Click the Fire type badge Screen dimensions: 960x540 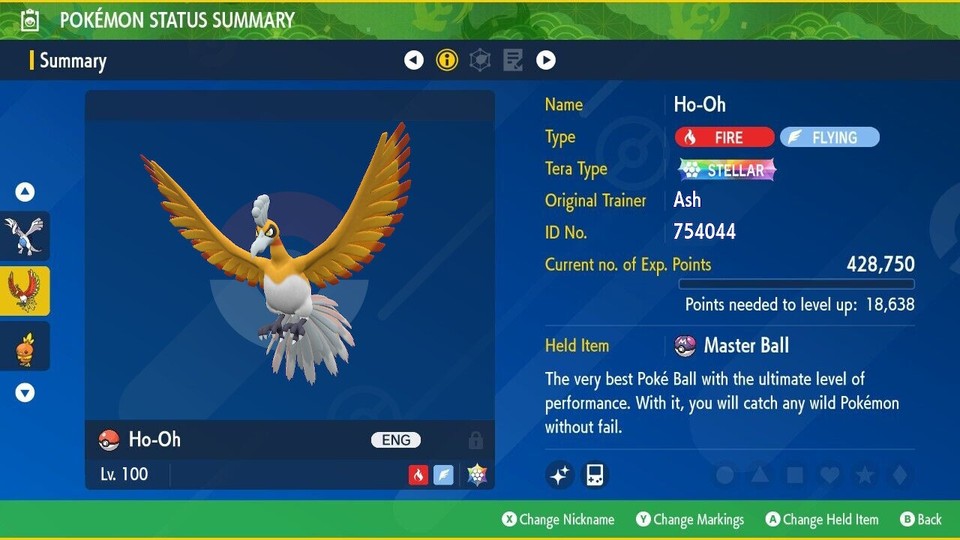click(724, 137)
